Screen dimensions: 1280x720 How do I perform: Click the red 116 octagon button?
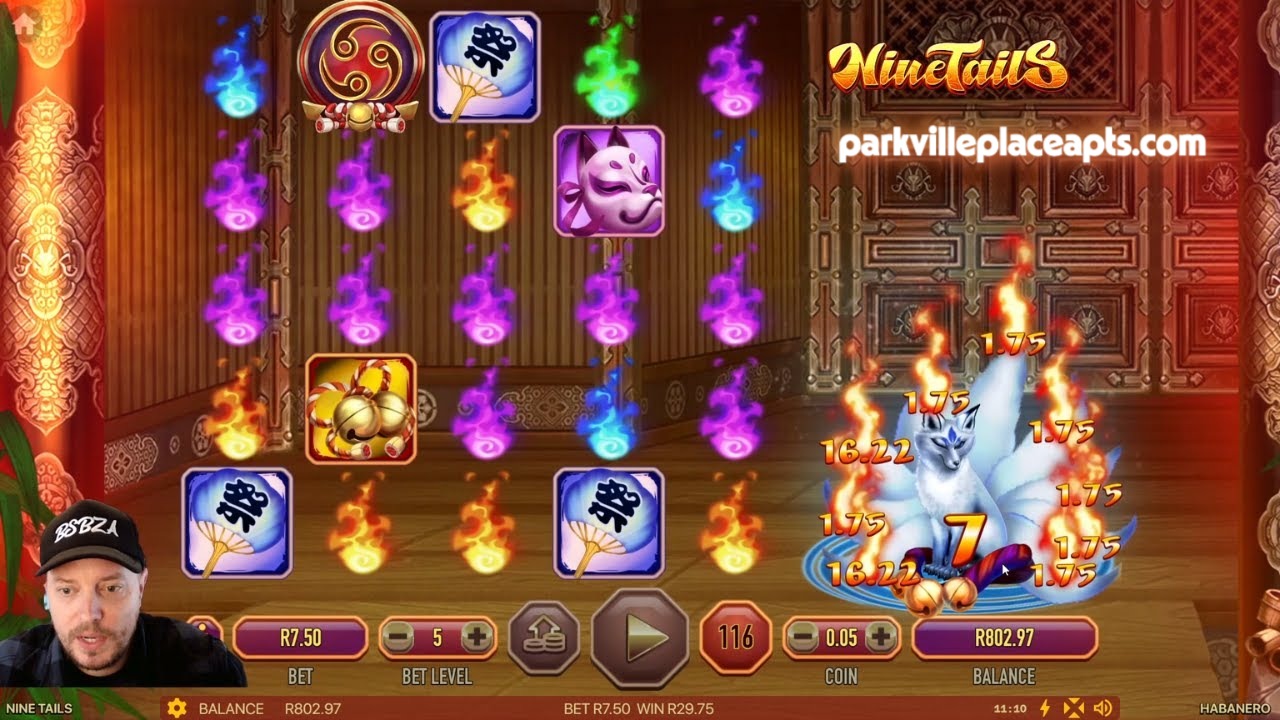click(735, 637)
